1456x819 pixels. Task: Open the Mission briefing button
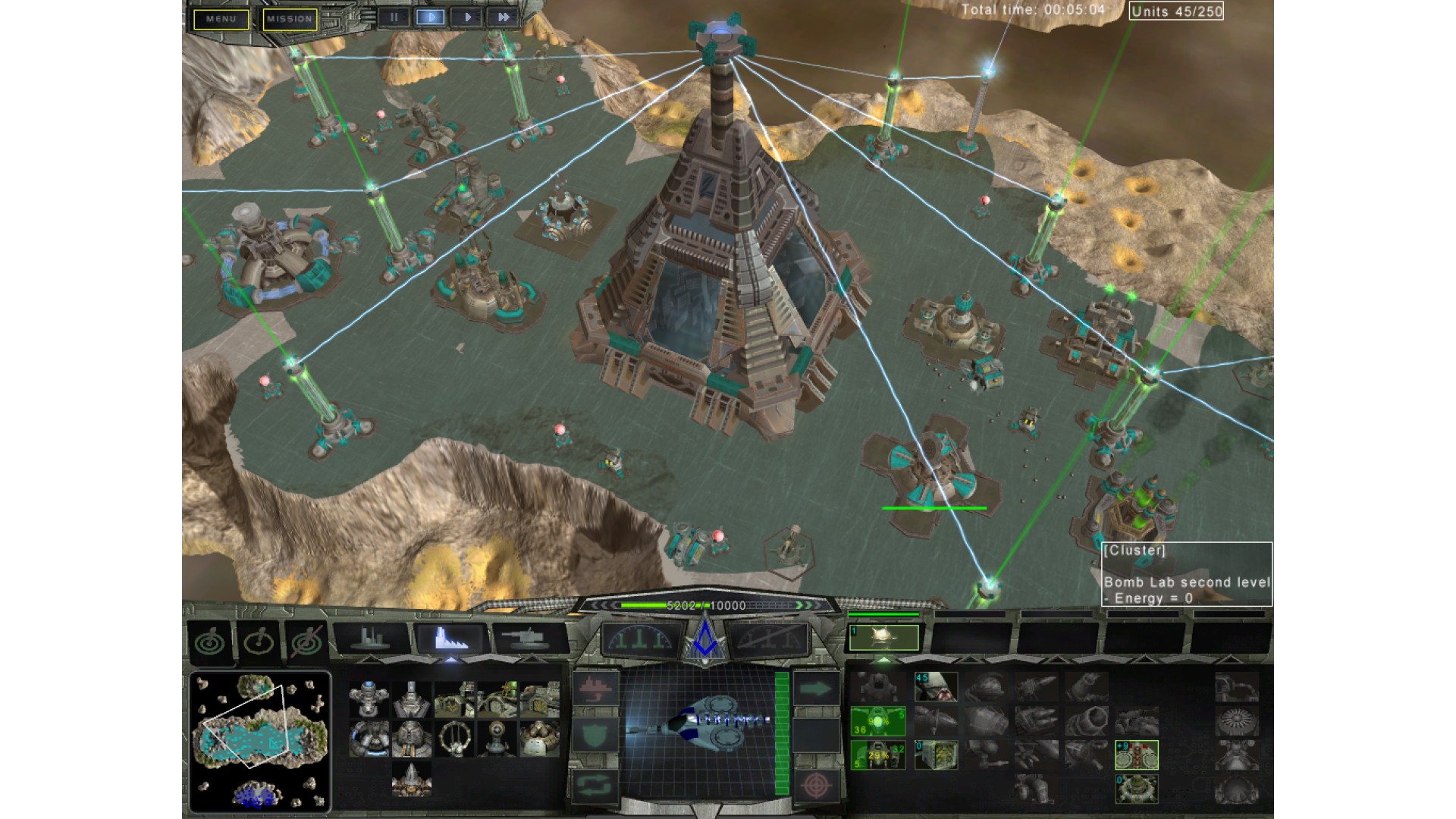[290, 19]
